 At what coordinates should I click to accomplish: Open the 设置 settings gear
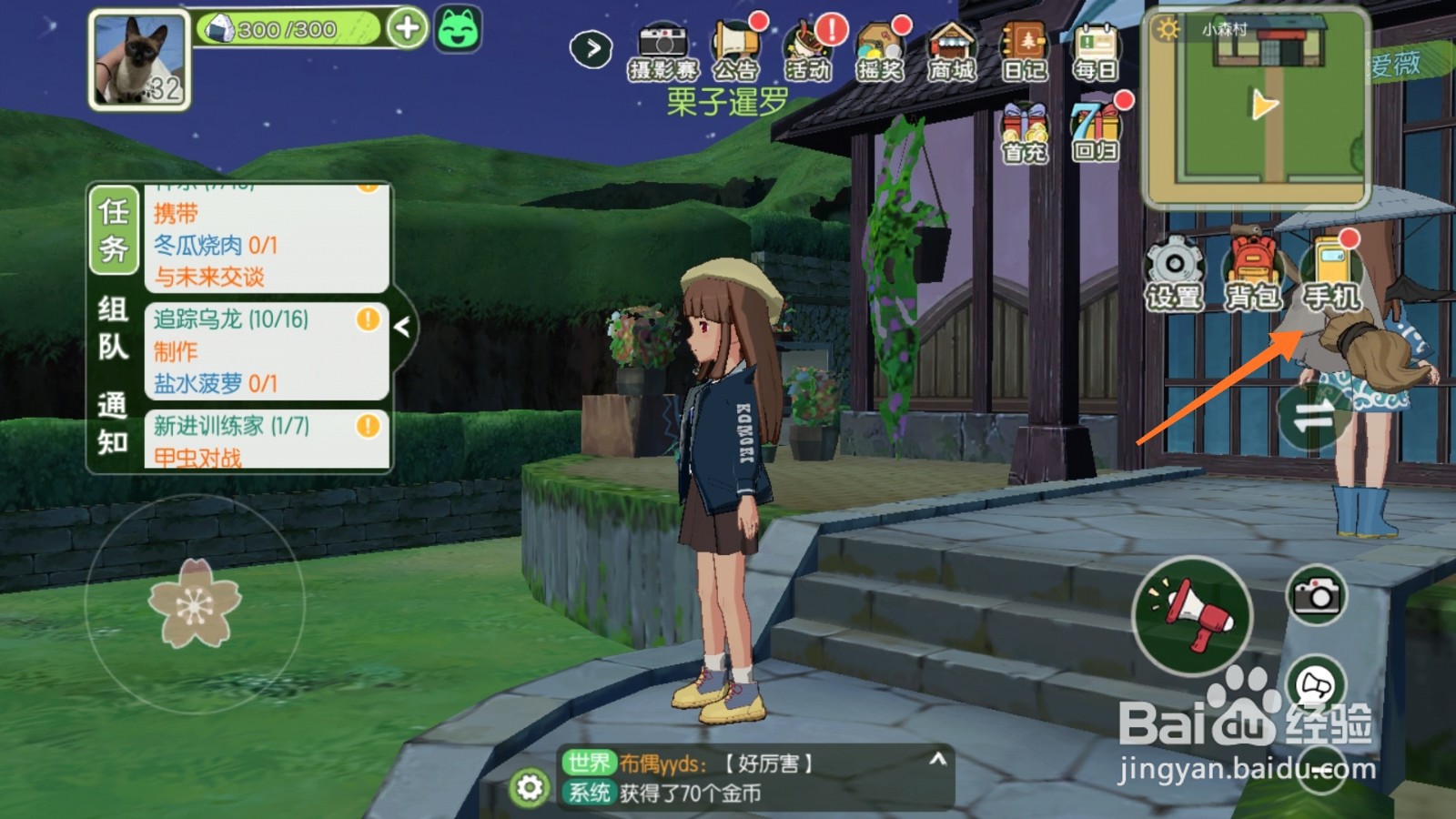pyautogui.click(x=1174, y=273)
